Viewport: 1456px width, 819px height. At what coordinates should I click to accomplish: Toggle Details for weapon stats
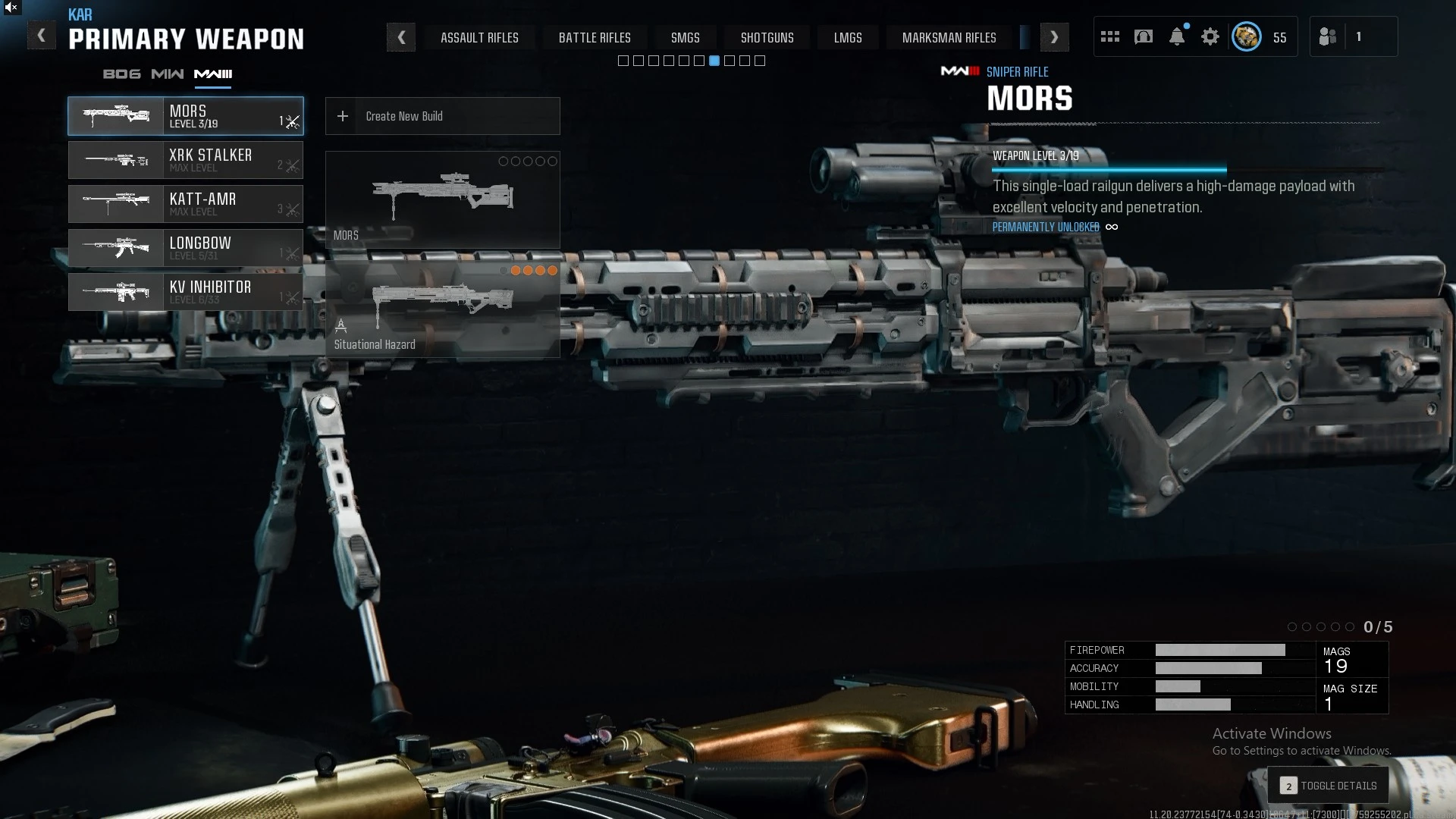(1328, 786)
